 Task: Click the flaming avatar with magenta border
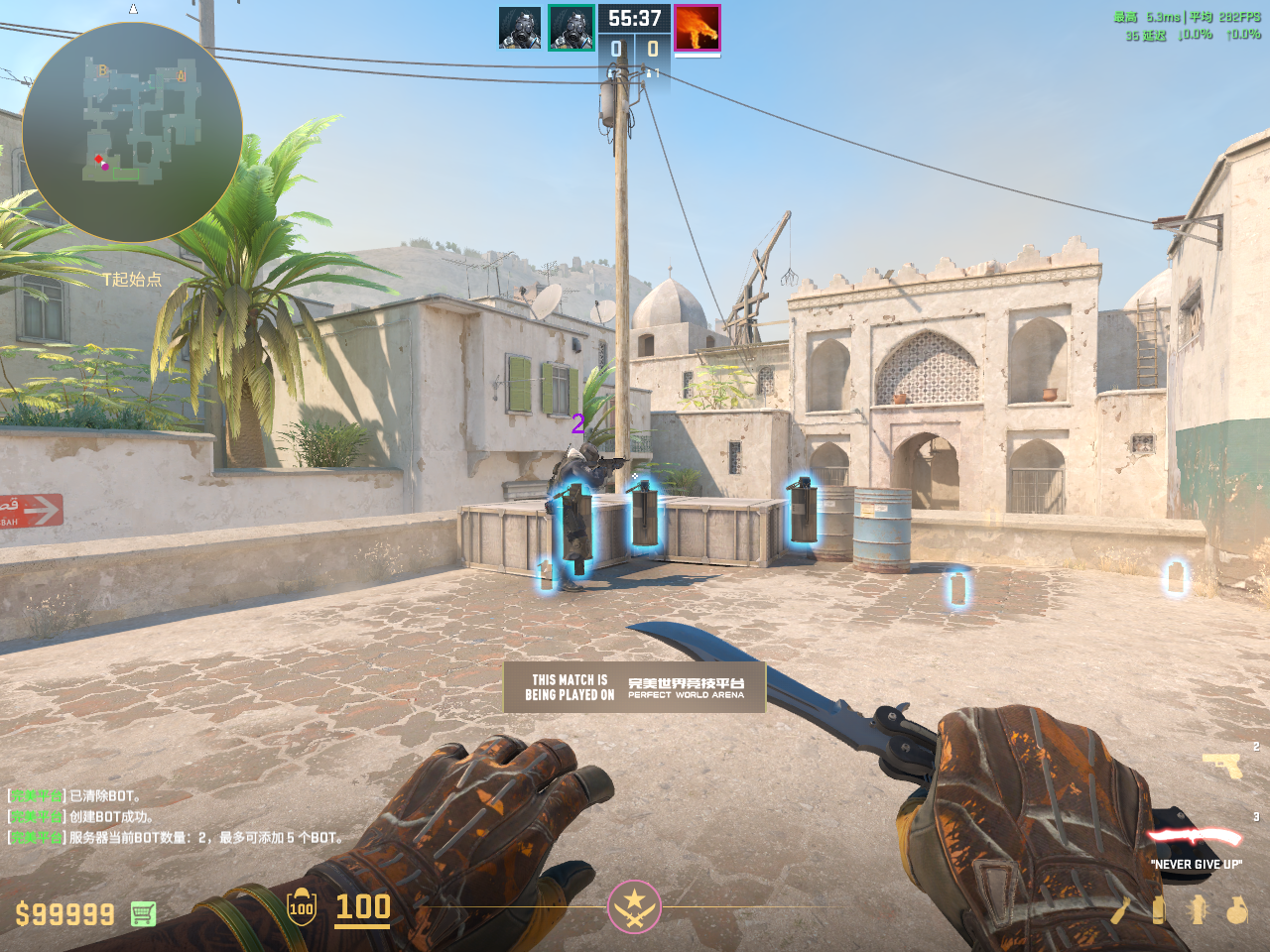pos(697,28)
